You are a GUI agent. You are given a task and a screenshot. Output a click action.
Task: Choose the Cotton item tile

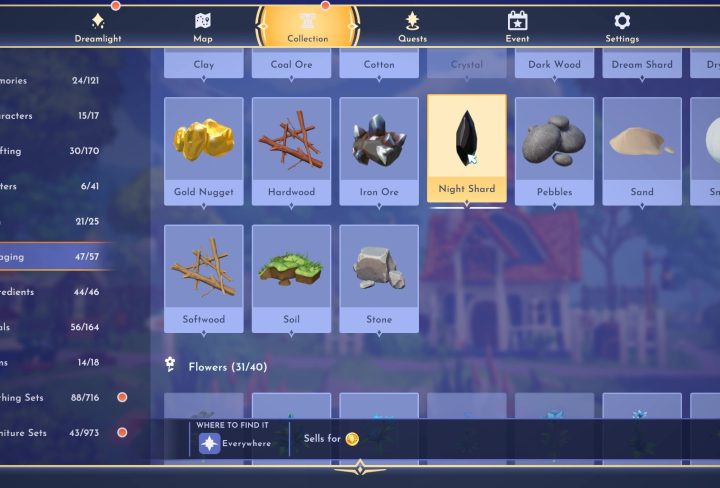coord(379,63)
